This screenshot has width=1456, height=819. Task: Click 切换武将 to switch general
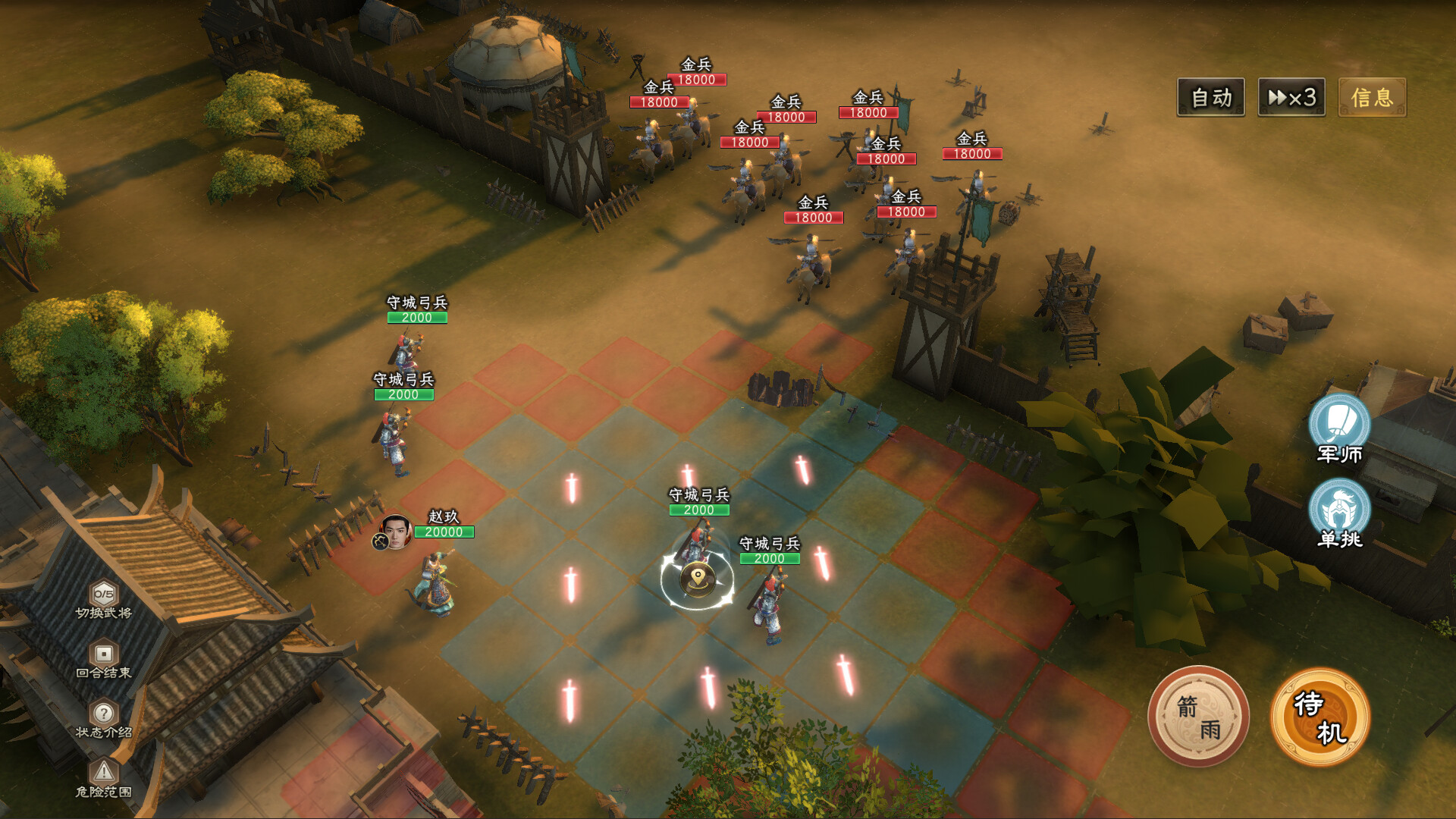[104, 599]
